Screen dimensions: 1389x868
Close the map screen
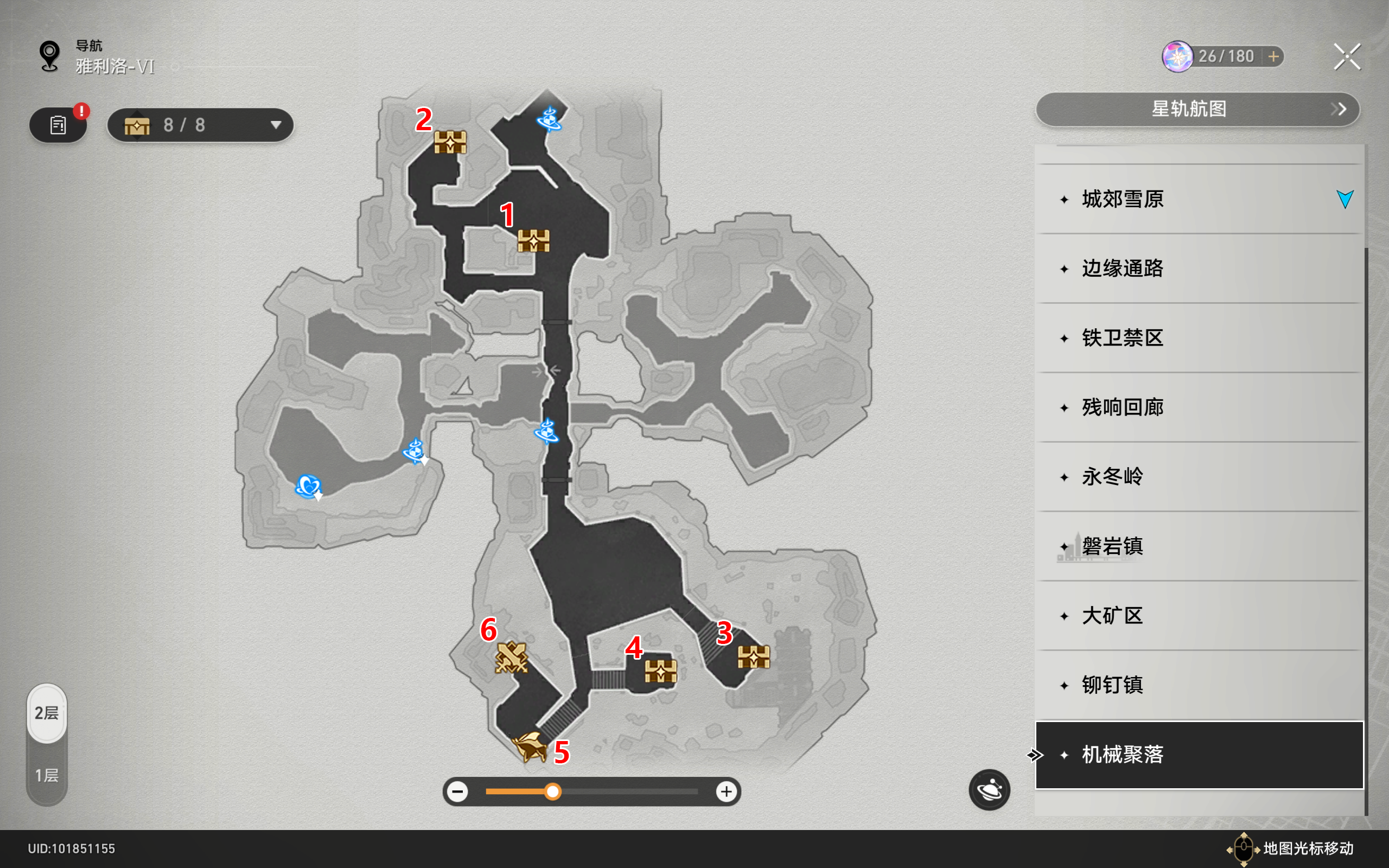pyautogui.click(x=1347, y=57)
